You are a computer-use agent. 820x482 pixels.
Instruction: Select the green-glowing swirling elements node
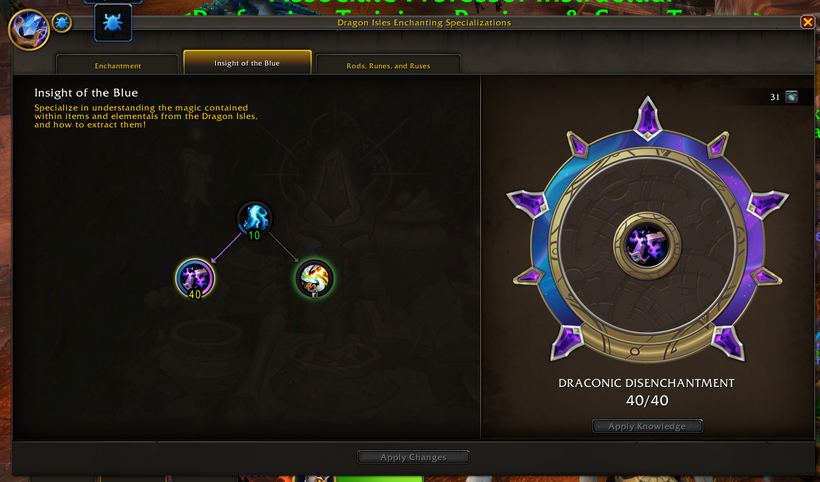[314, 277]
